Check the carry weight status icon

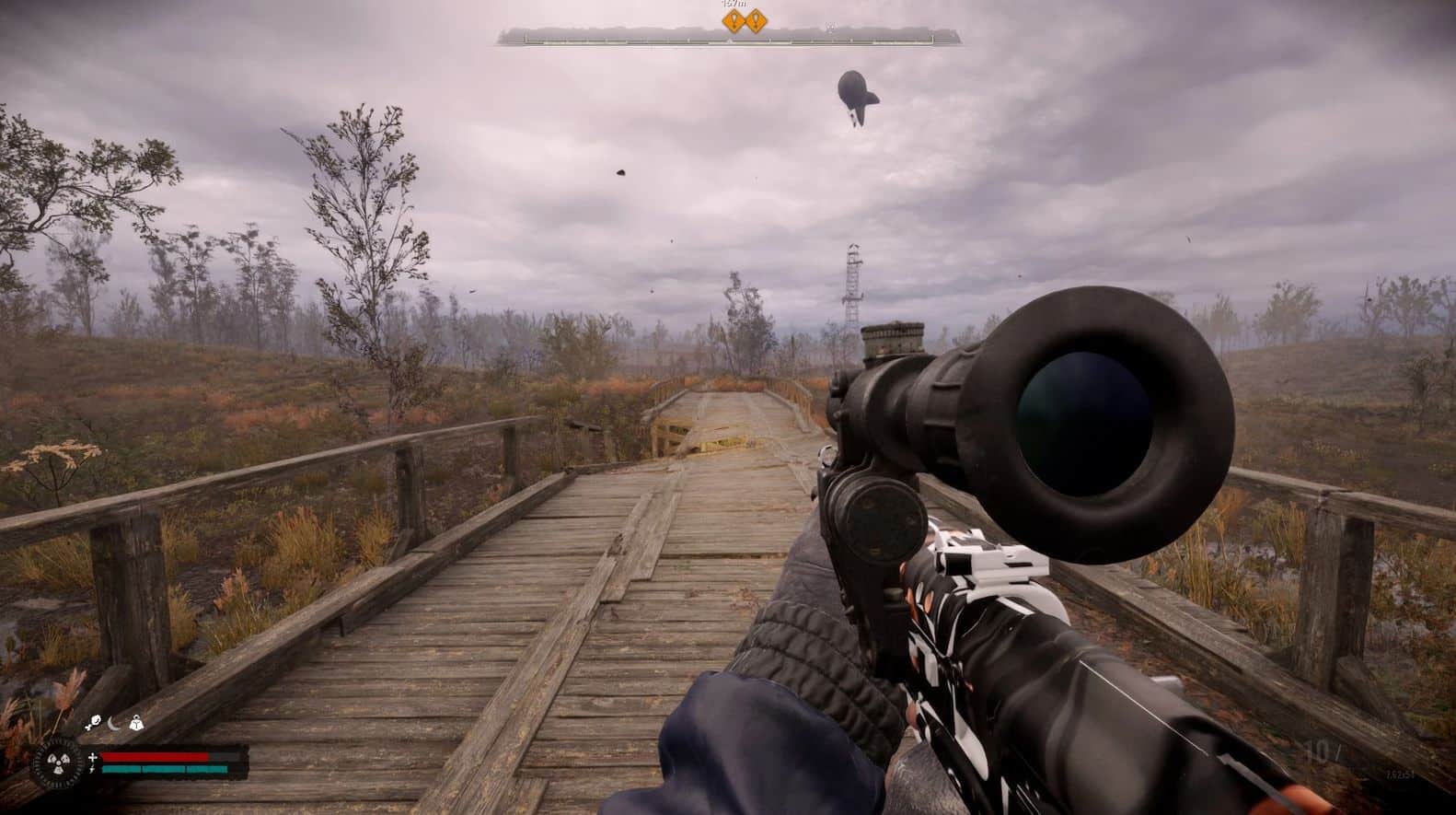point(136,725)
